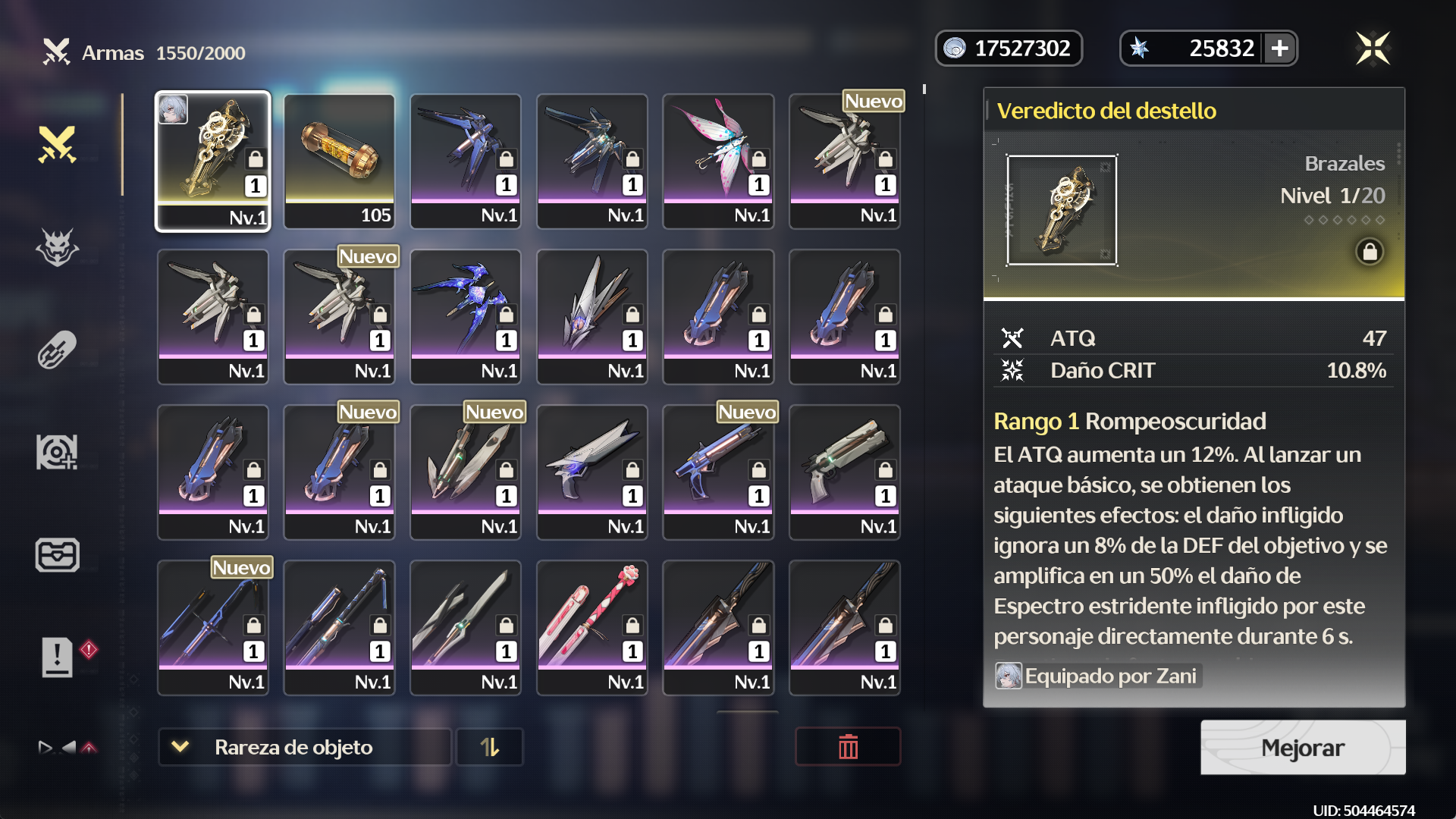This screenshot has width=1456, height=819.
Task: Open the treasure chest category tab
Action: (58, 555)
